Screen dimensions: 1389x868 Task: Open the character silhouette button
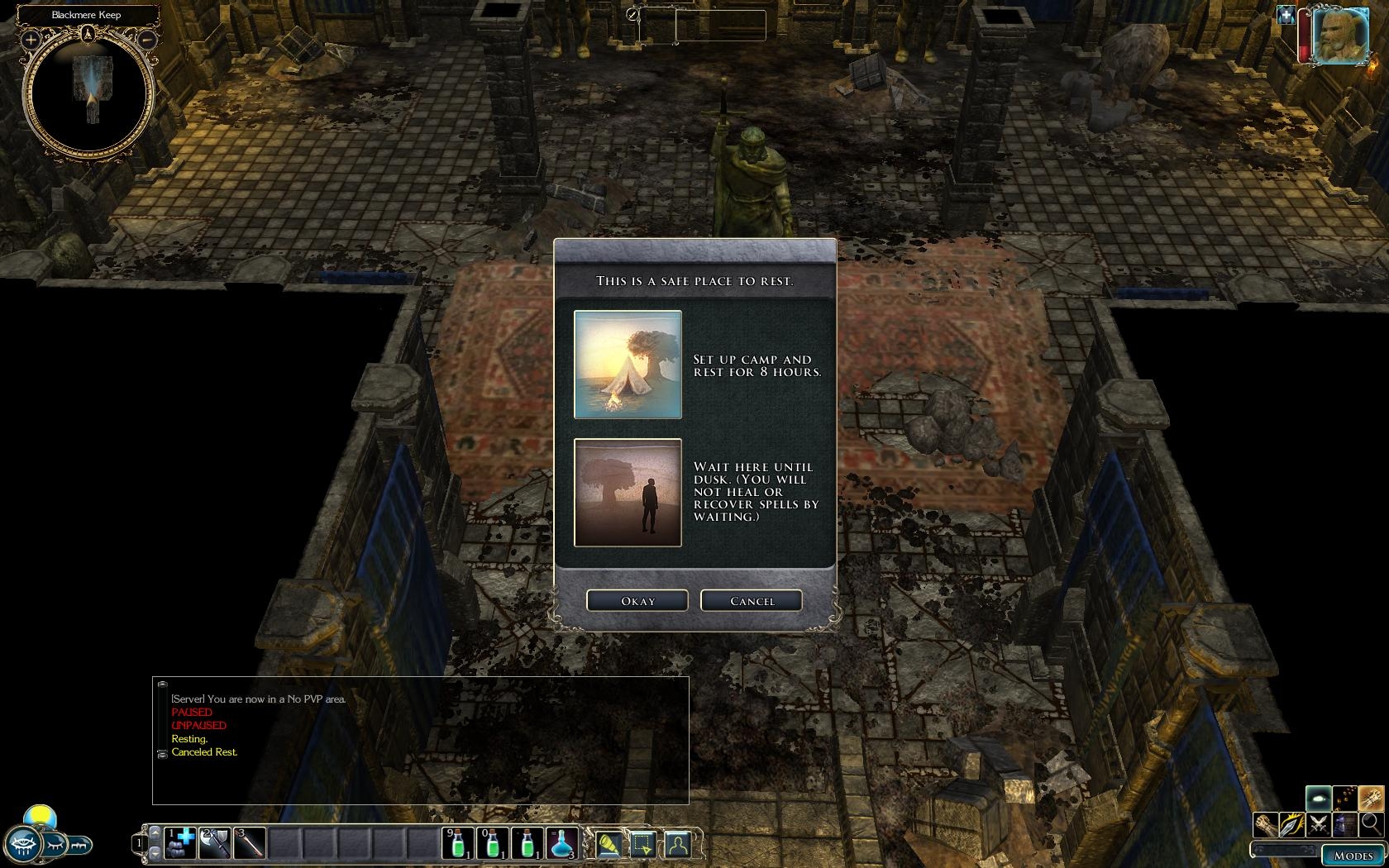click(x=678, y=843)
